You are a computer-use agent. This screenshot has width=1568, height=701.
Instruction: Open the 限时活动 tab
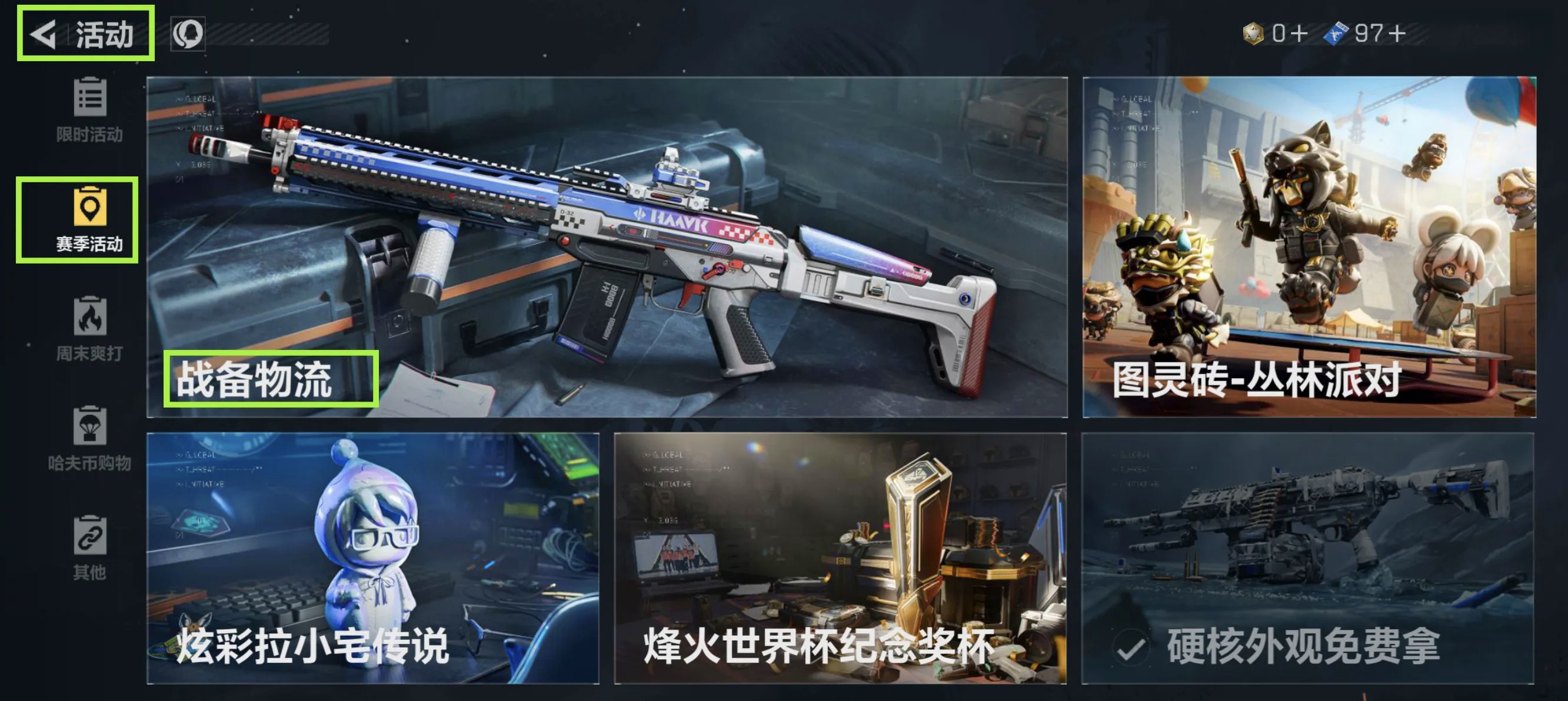point(89,110)
